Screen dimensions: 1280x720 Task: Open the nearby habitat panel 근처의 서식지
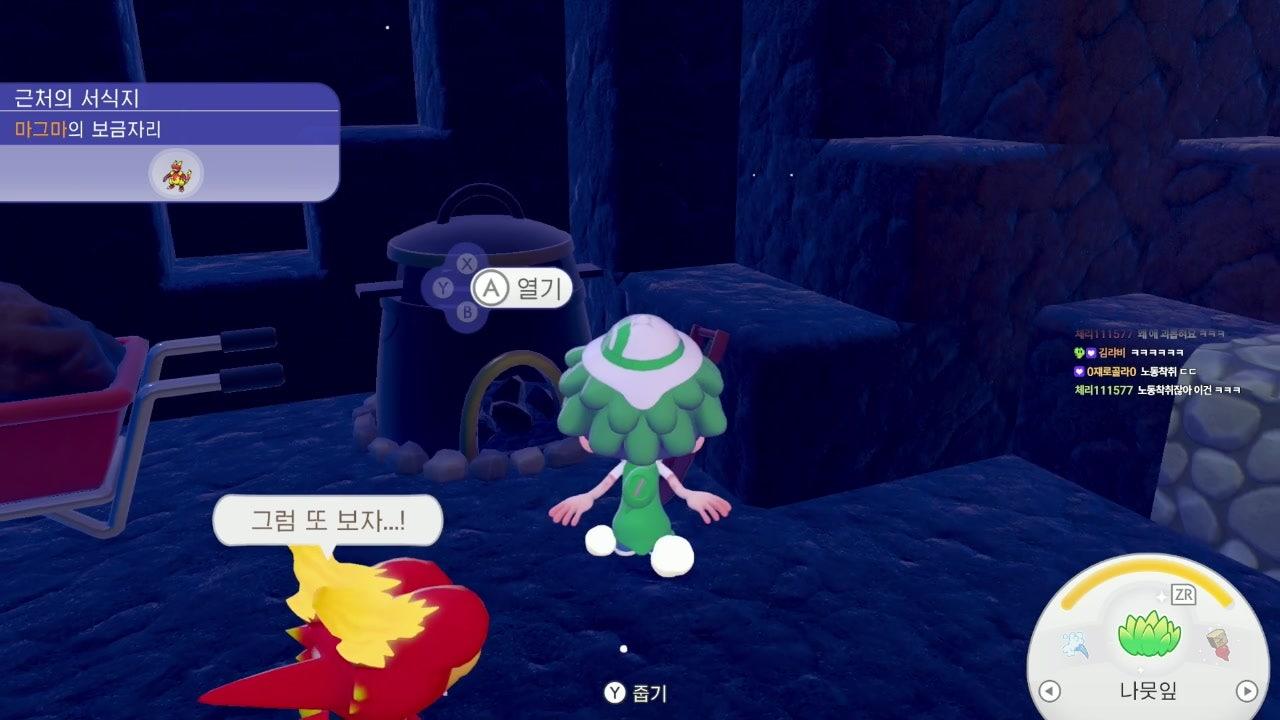[170, 99]
